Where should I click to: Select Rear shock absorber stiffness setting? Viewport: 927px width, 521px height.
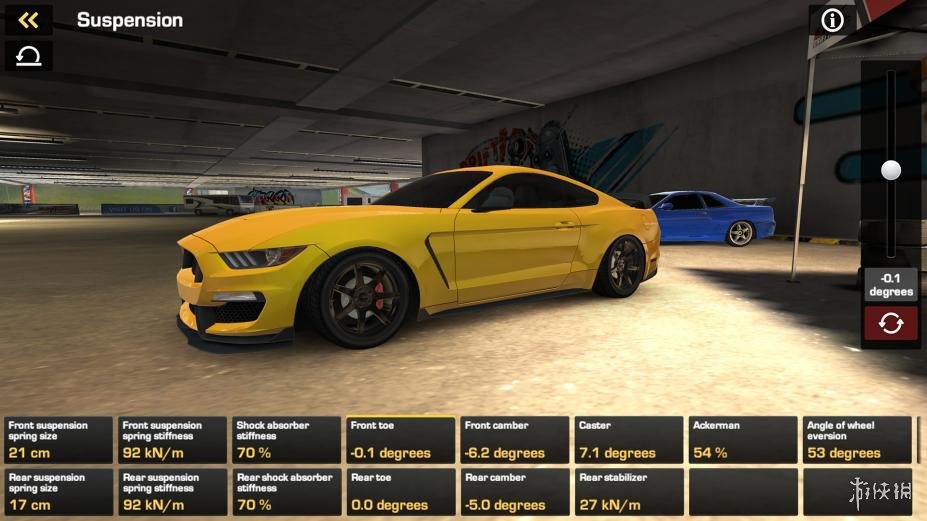(287, 492)
